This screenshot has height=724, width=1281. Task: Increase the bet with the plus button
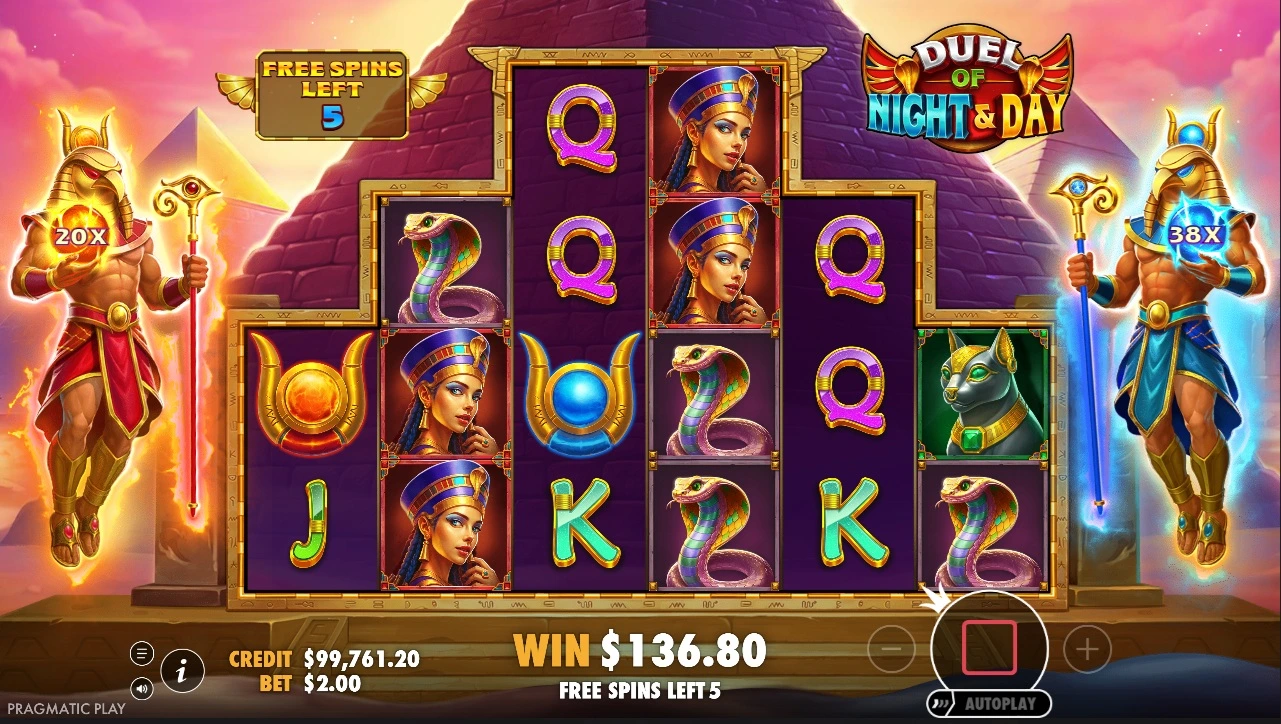click(1087, 651)
